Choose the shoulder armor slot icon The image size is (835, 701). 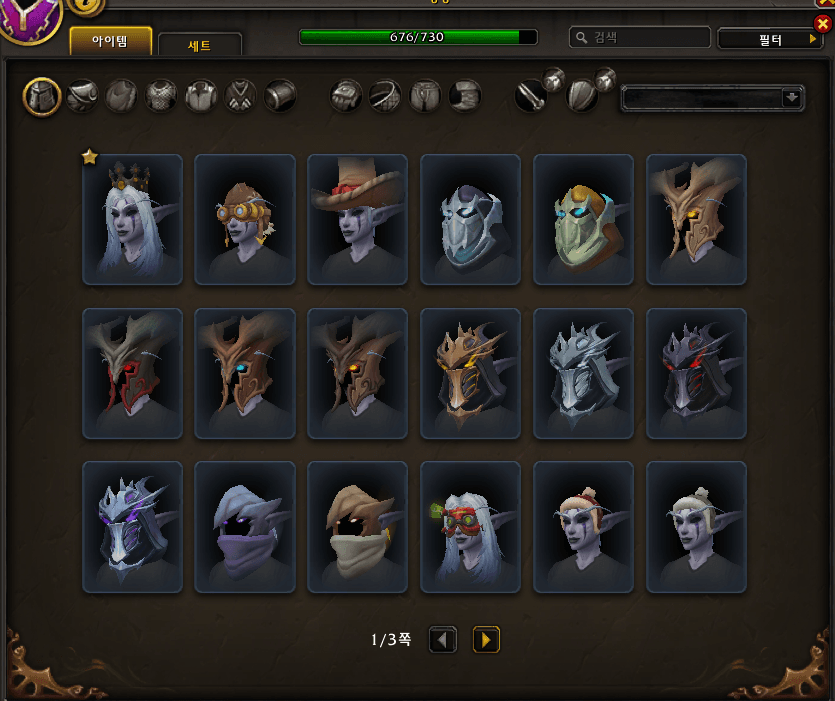coord(82,96)
